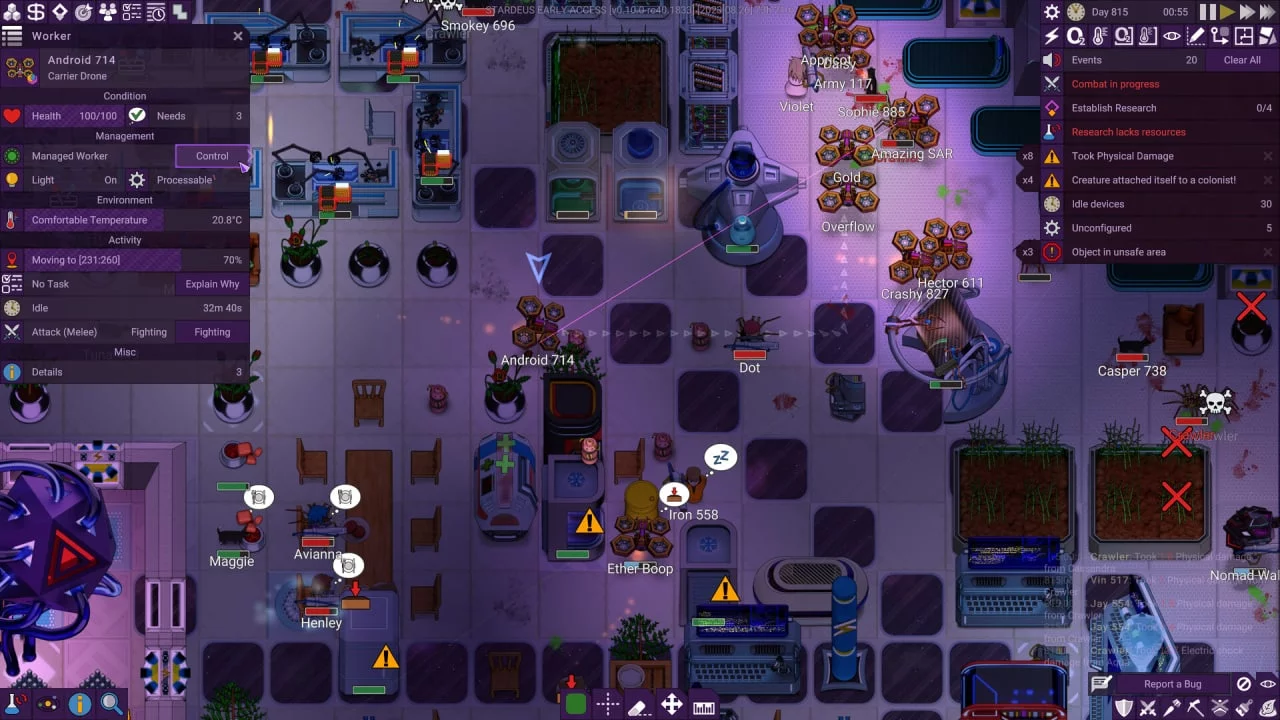
Task: Close the Worker panel
Action: point(238,36)
